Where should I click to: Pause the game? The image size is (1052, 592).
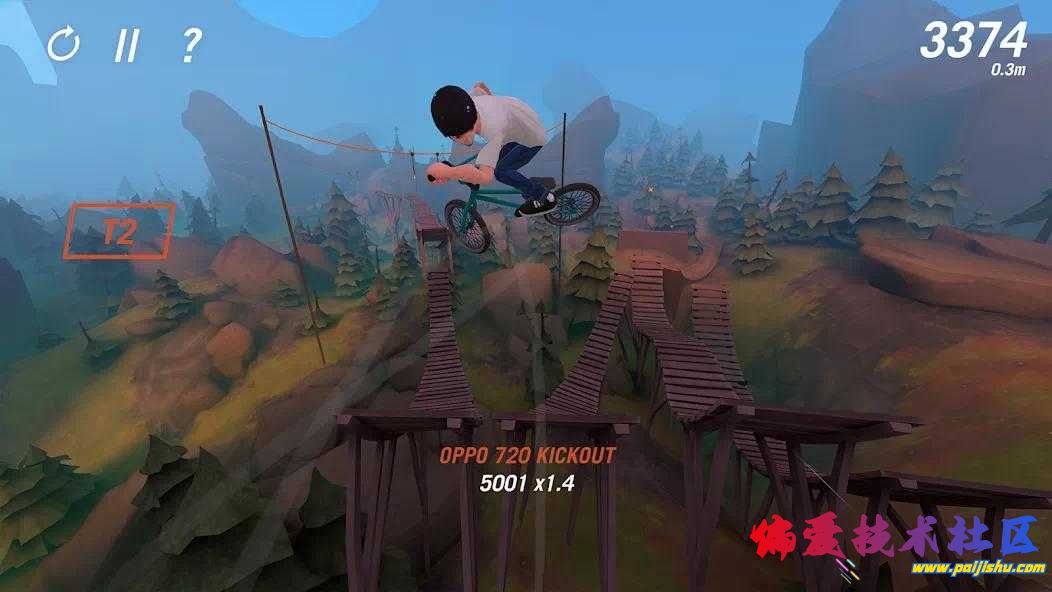click(126, 45)
